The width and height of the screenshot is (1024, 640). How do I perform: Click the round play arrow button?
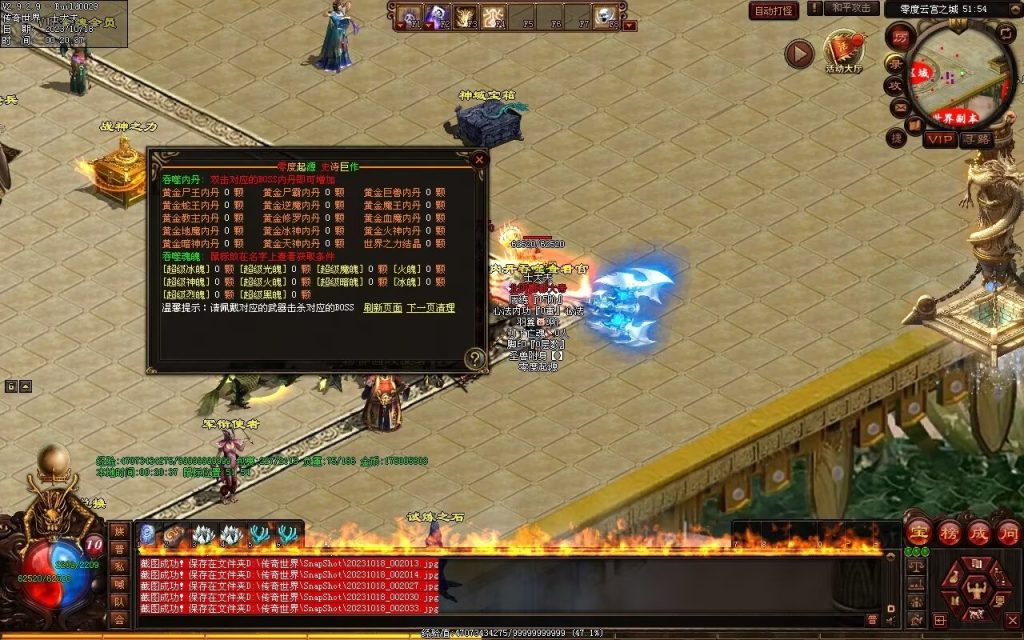798,53
